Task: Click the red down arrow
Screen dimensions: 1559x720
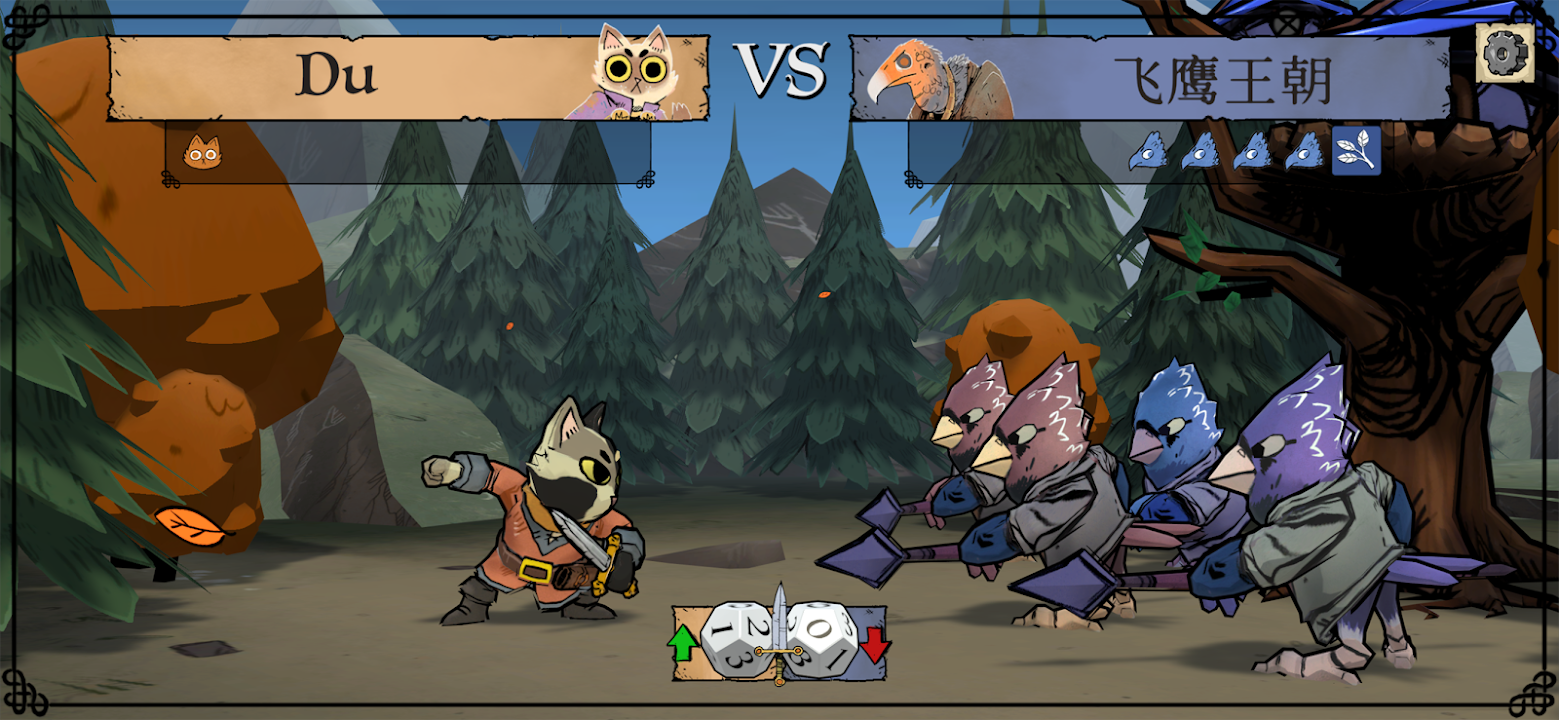Action: click(875, 644)
